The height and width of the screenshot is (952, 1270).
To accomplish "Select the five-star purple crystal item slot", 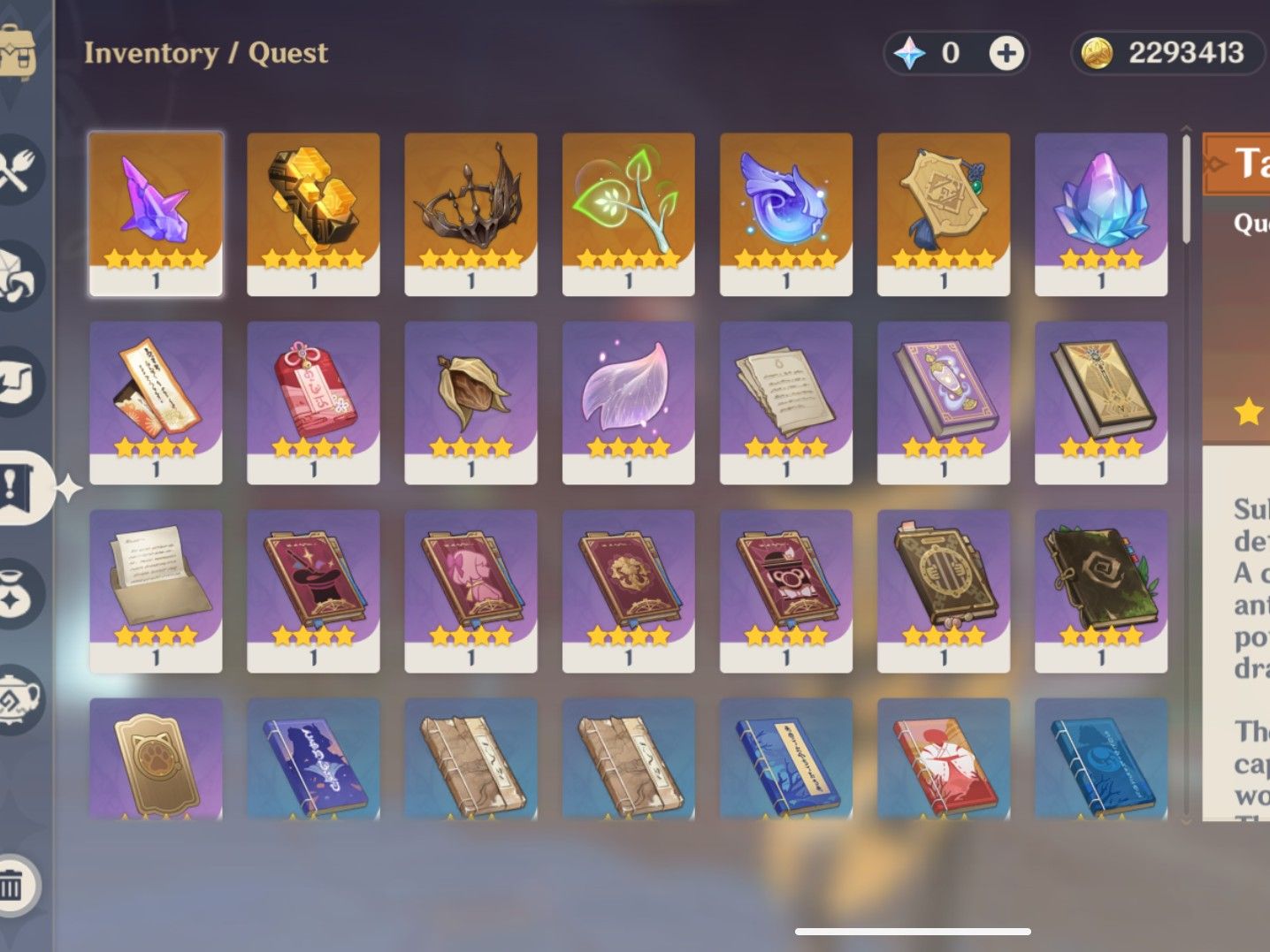I will click(156, 212).
